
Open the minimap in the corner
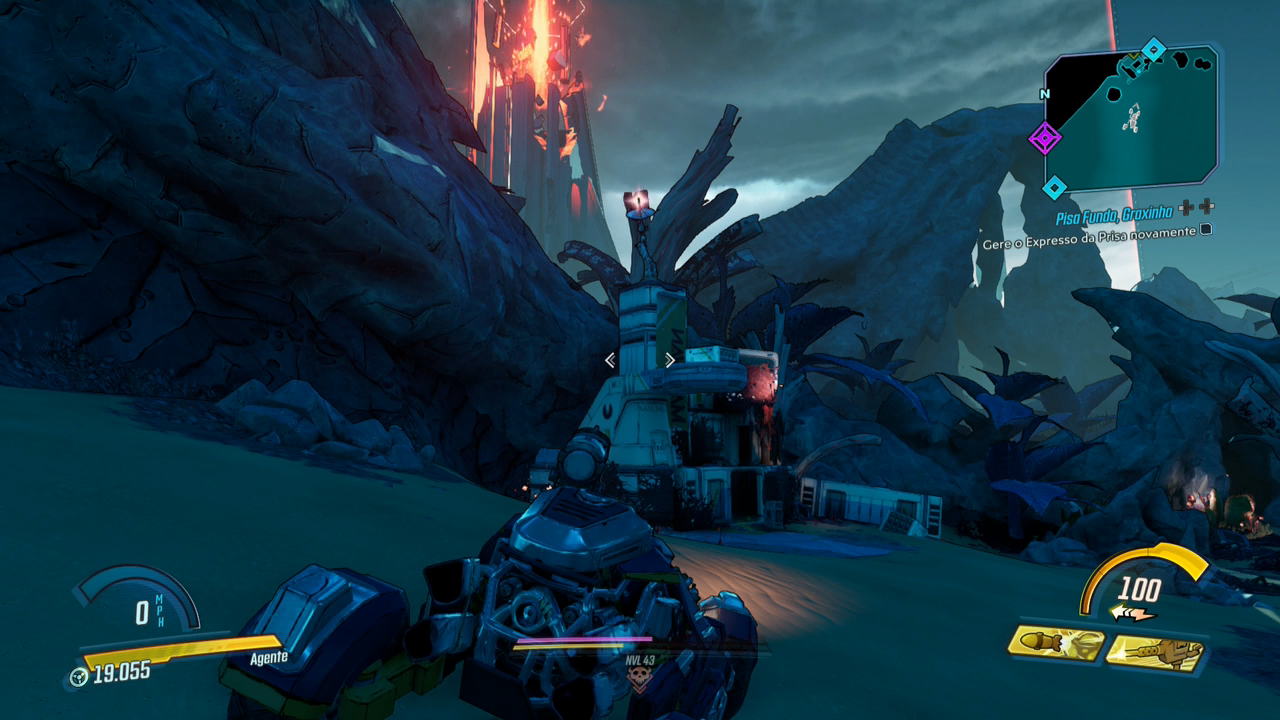pos(1134,118)
